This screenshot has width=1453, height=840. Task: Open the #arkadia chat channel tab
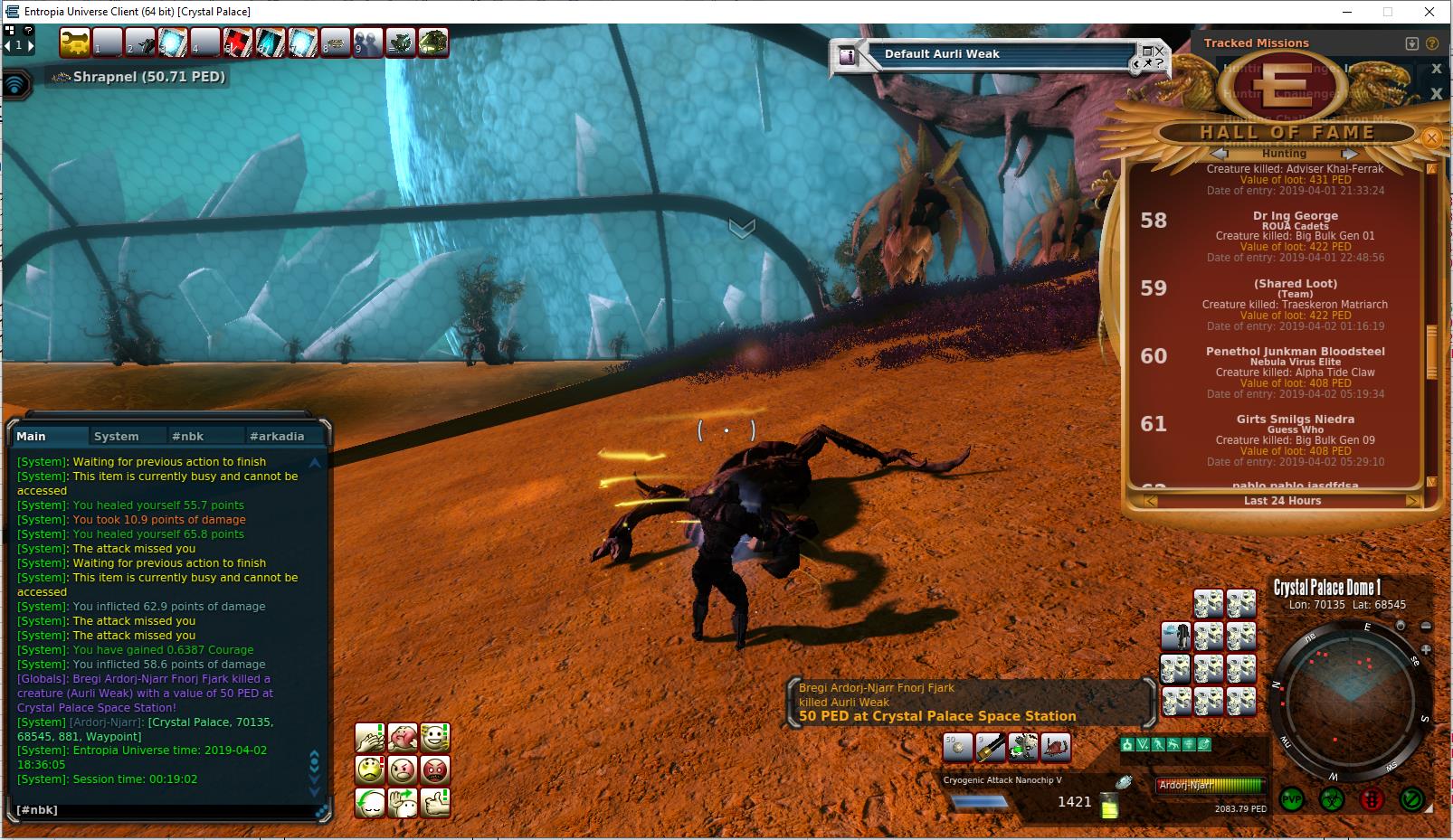[x=277, y=436]
